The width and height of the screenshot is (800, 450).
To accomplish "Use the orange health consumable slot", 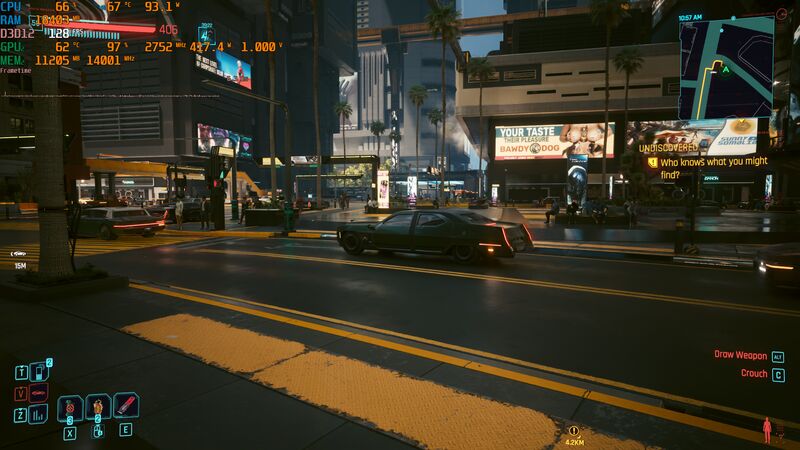I will (x=98, y=408).
